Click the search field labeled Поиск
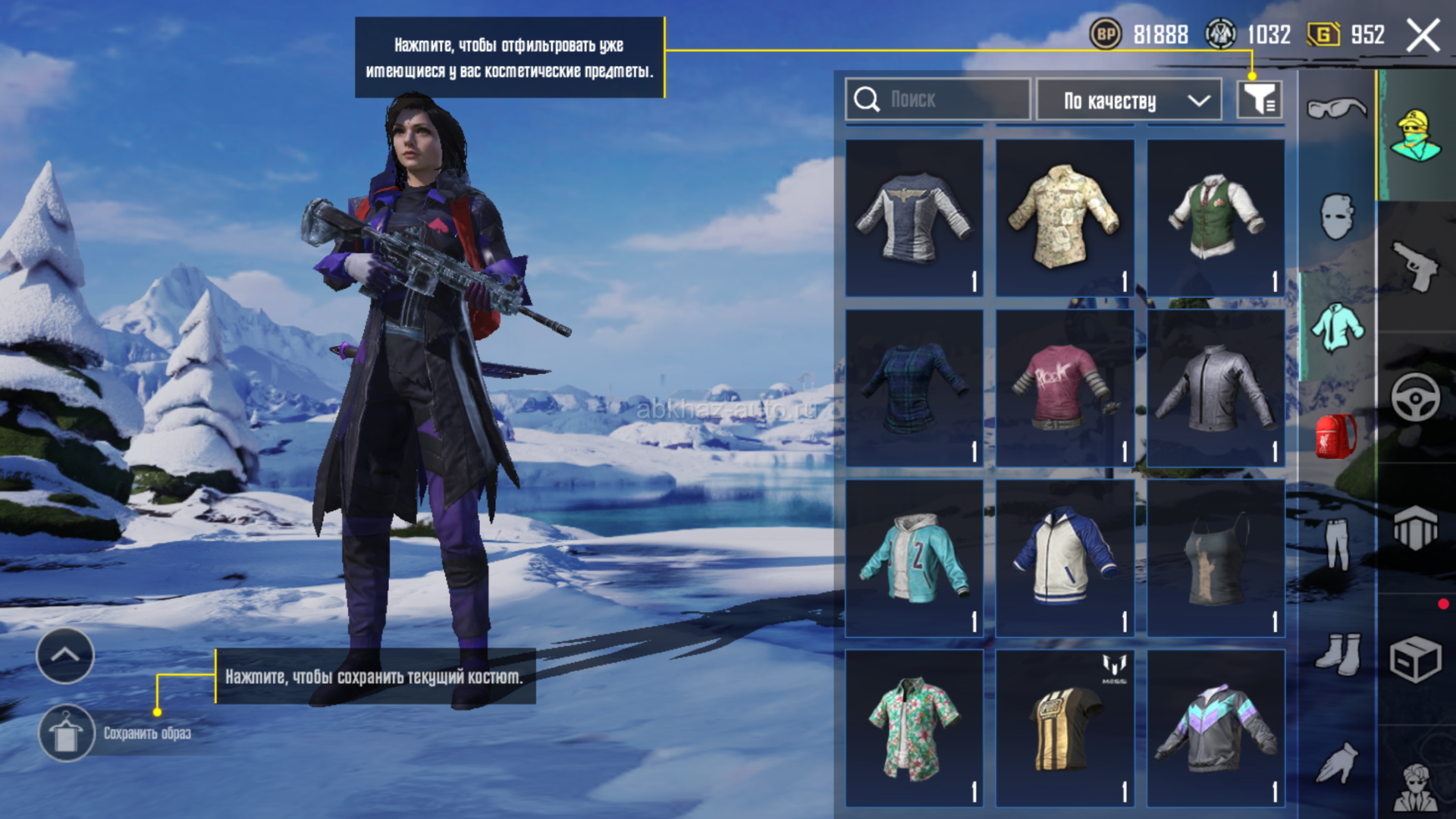The height and width of the screenshot is (819, 1456). [x=937, y=99]
